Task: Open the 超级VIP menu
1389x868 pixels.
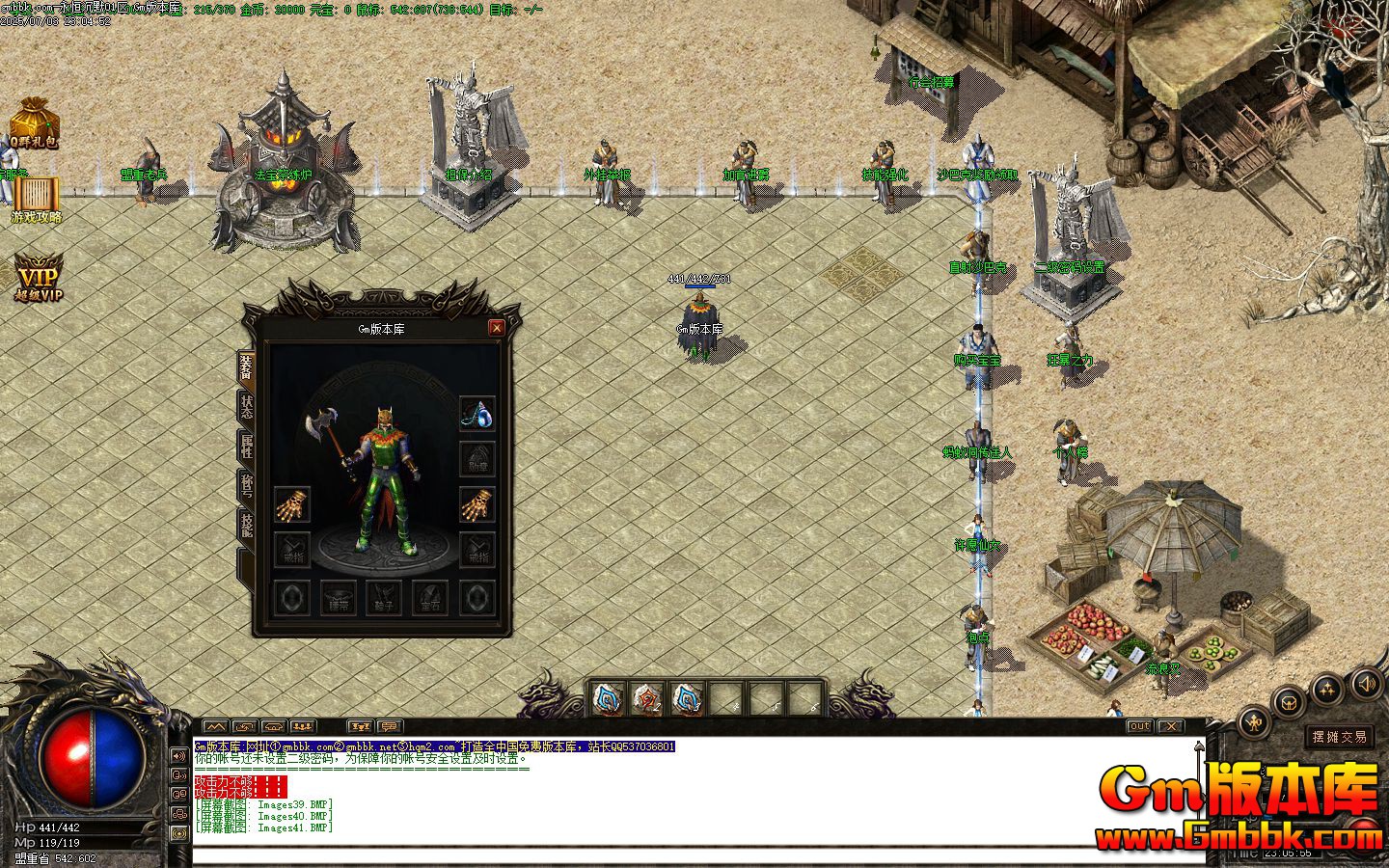Action: pos(39,280)
